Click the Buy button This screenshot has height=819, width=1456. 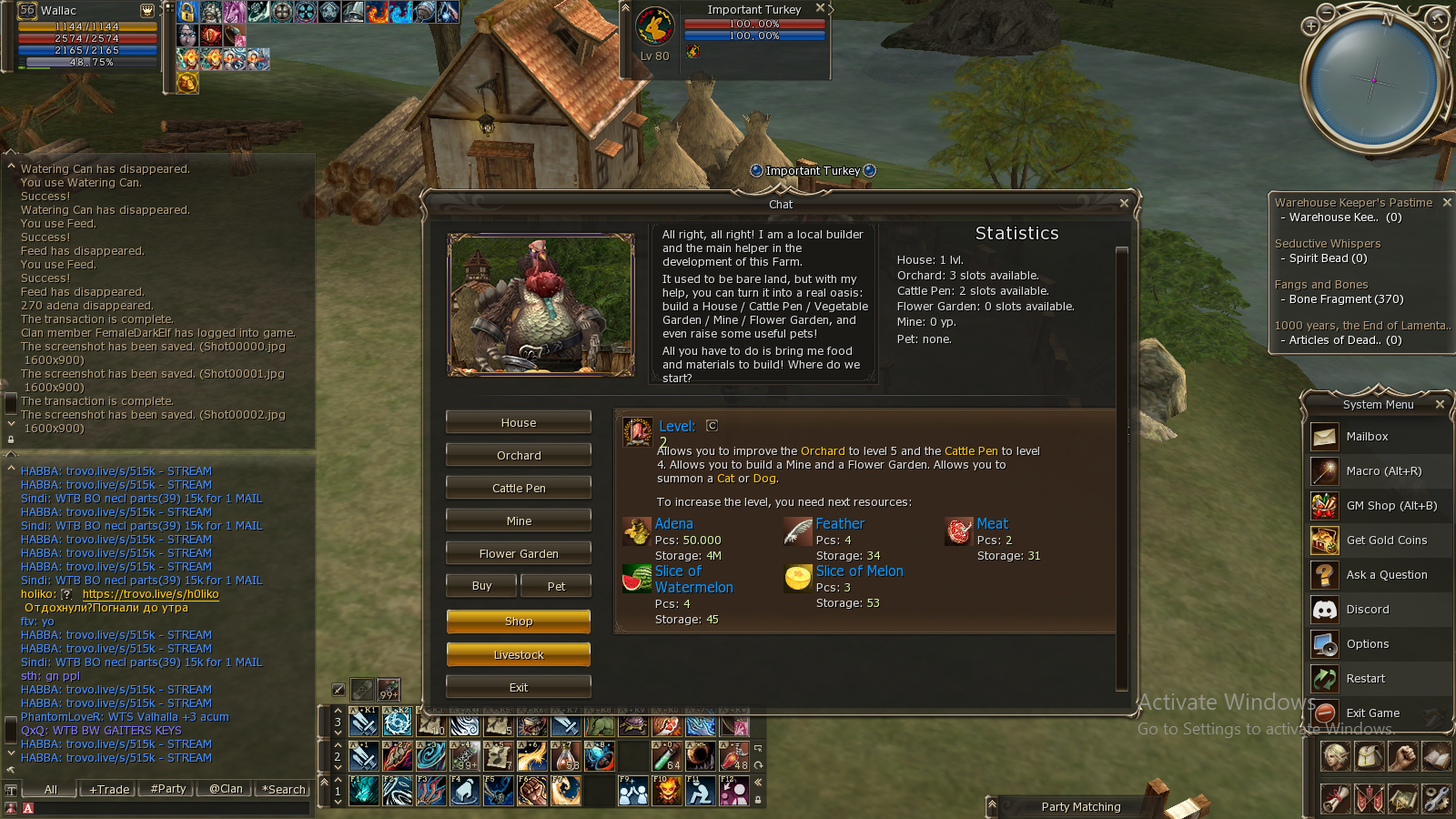(481, 586)
